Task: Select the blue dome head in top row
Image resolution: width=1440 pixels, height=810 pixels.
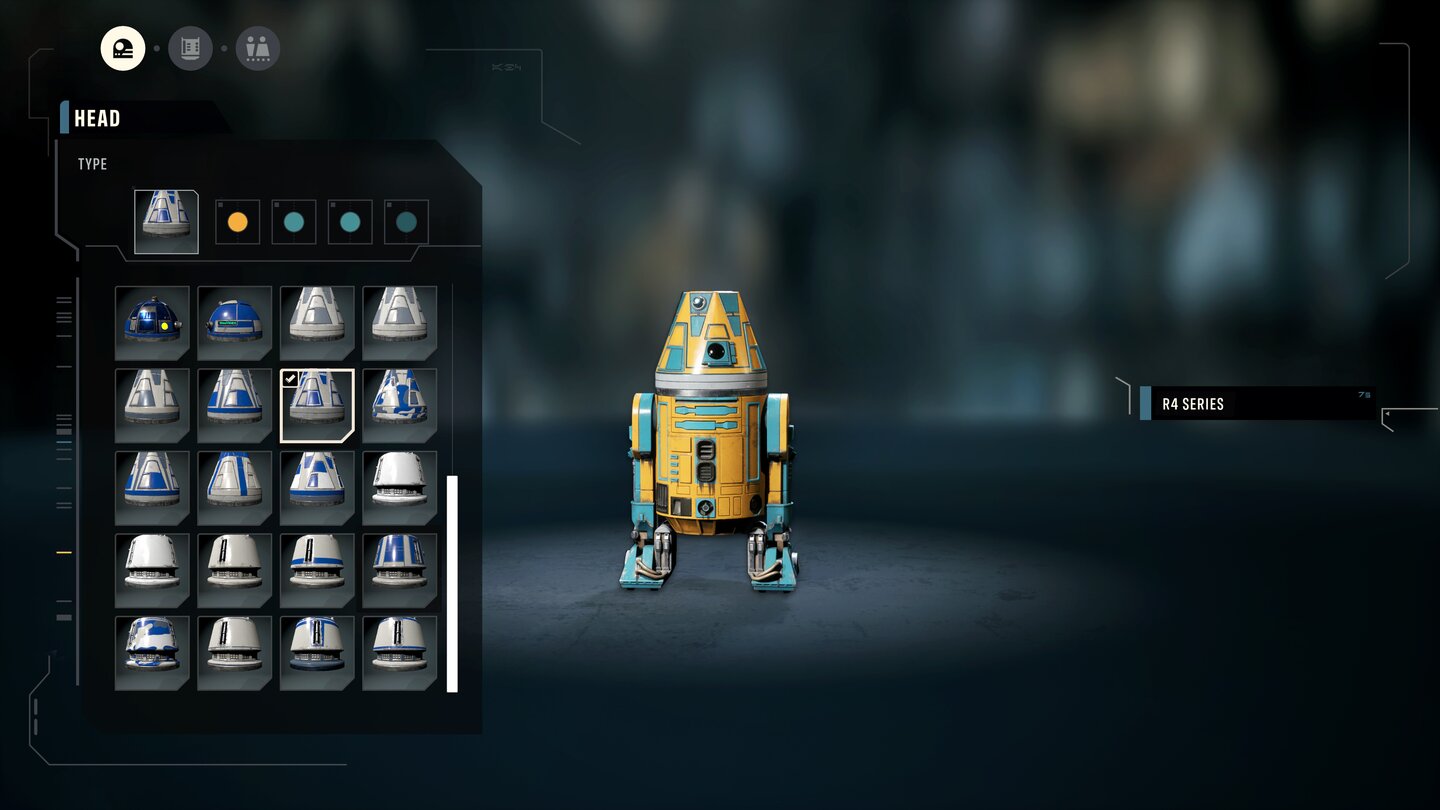Action: click(234, 322)
